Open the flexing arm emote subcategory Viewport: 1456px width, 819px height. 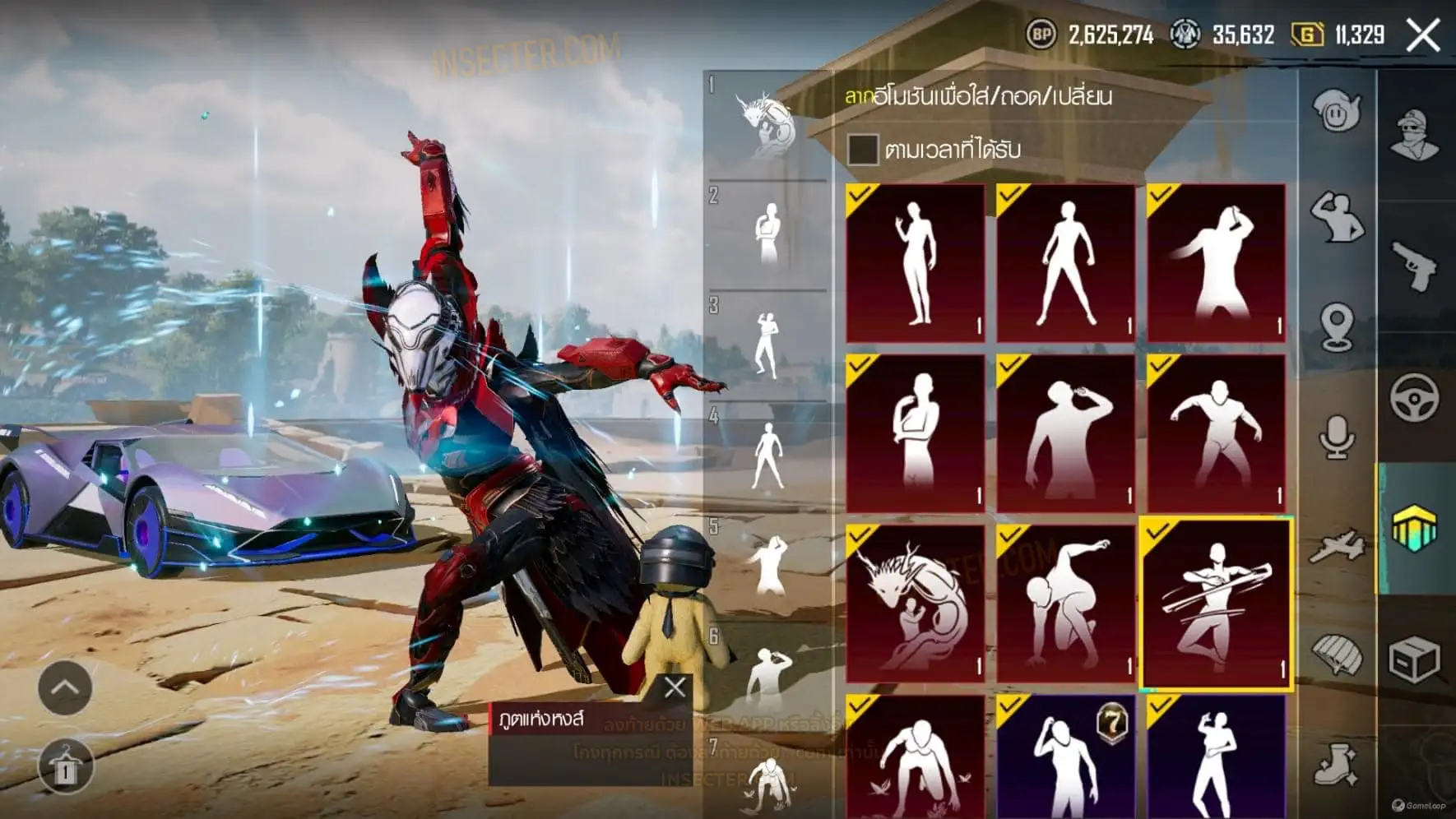point(1337,217)
